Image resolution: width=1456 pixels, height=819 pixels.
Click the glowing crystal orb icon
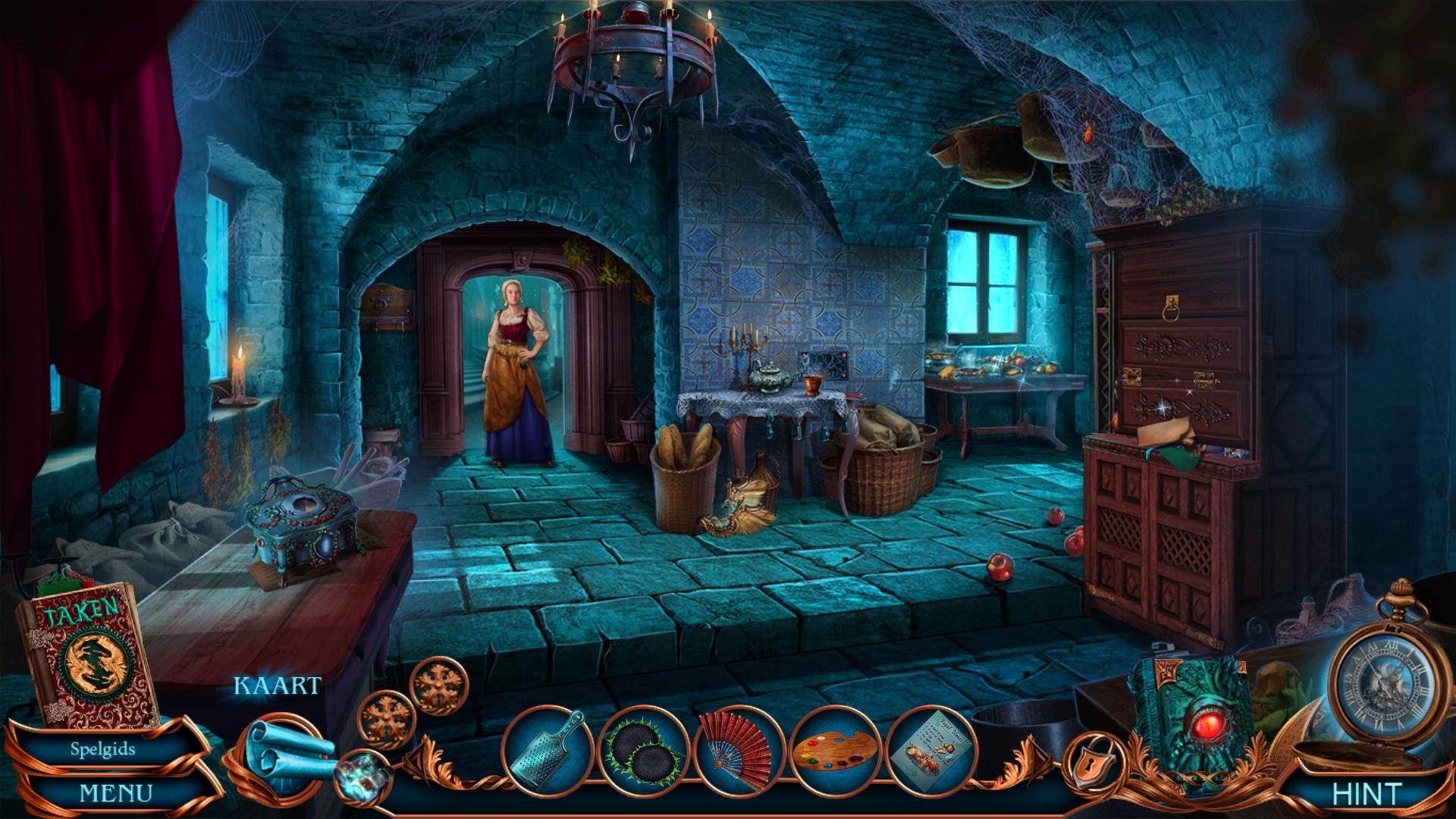pyautogui.click(x=362, y=773)
